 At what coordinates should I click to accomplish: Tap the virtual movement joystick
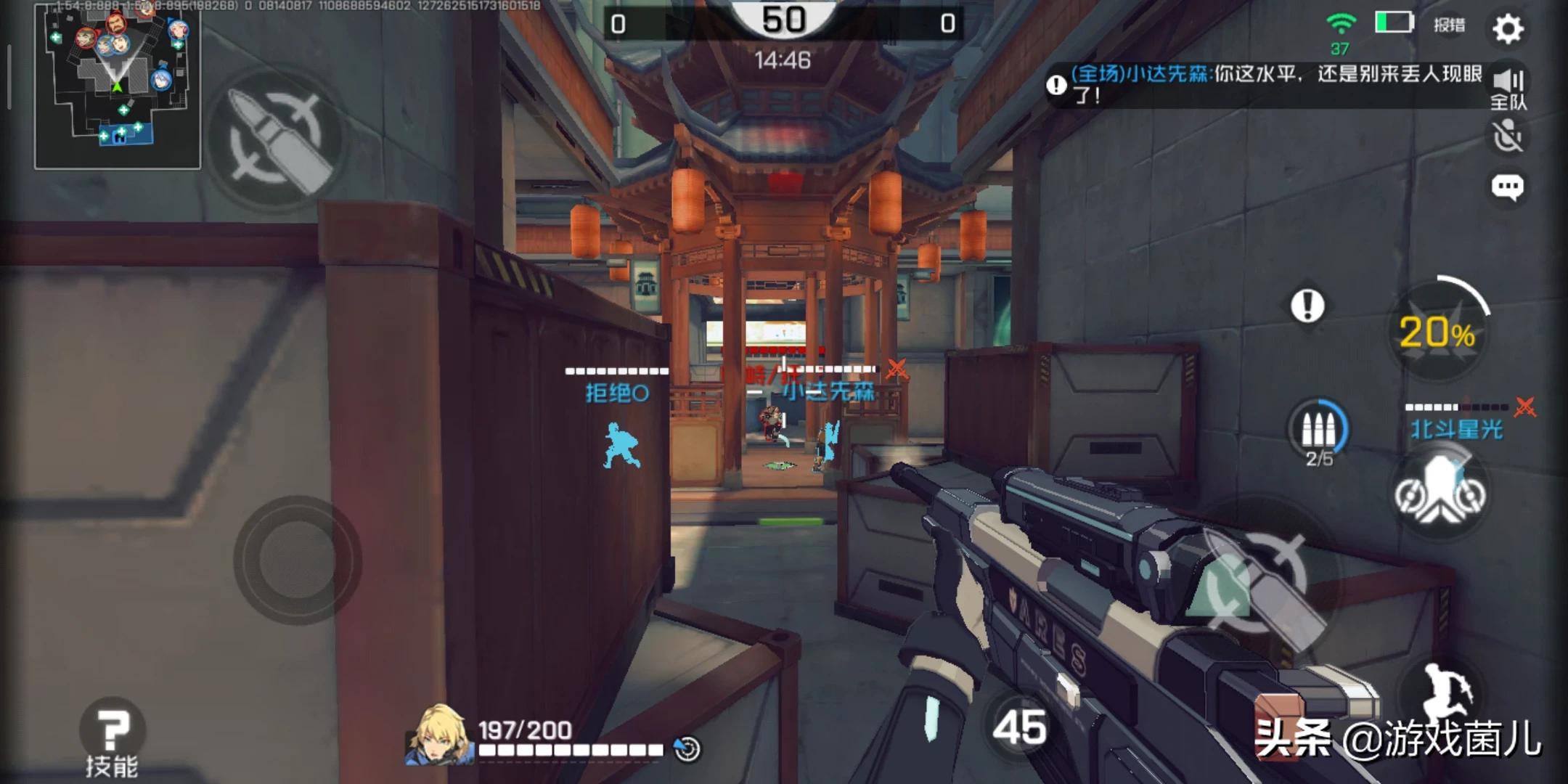point(297,560)
